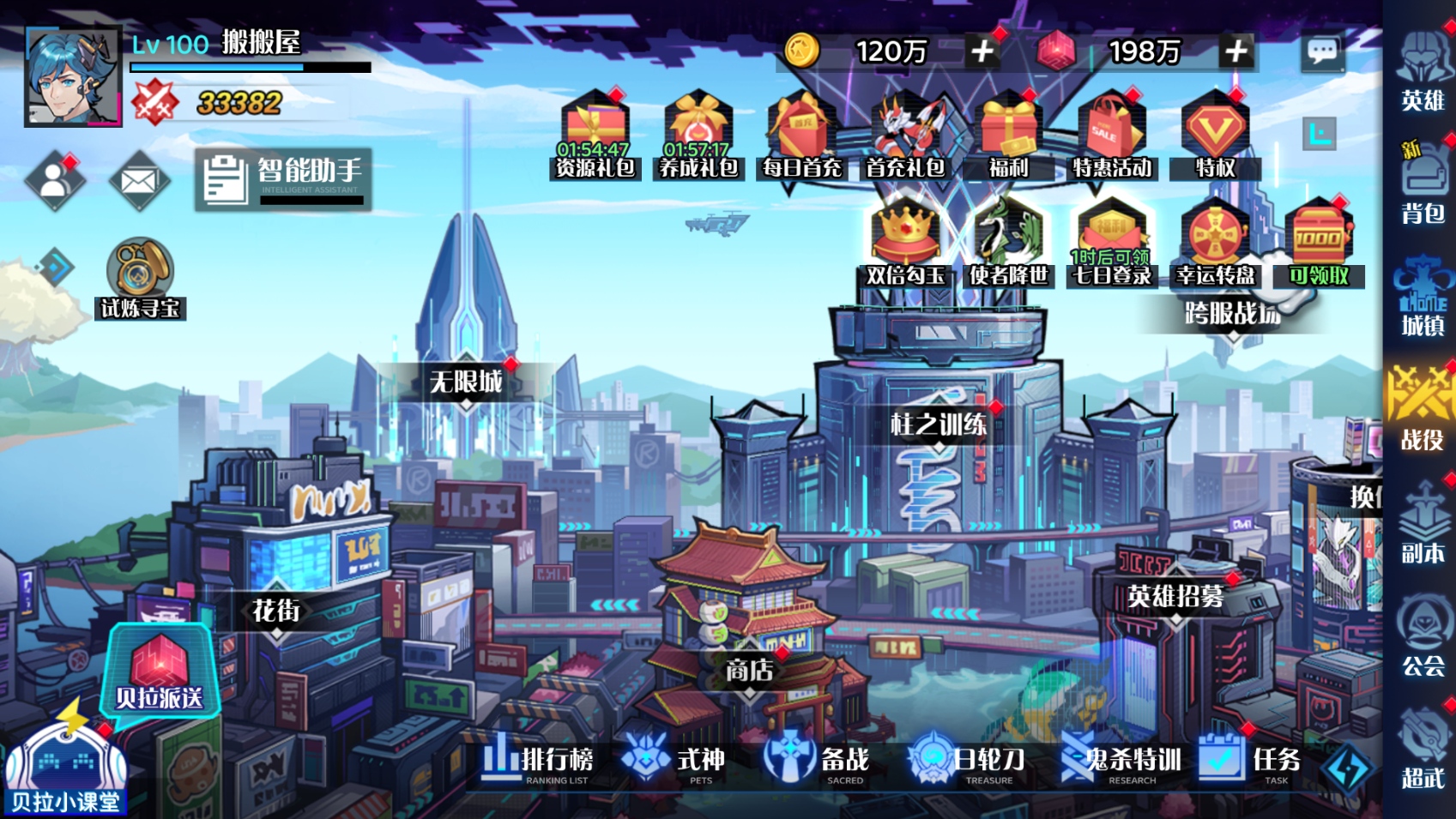Open the mail envelope icon

pos(139,180)
